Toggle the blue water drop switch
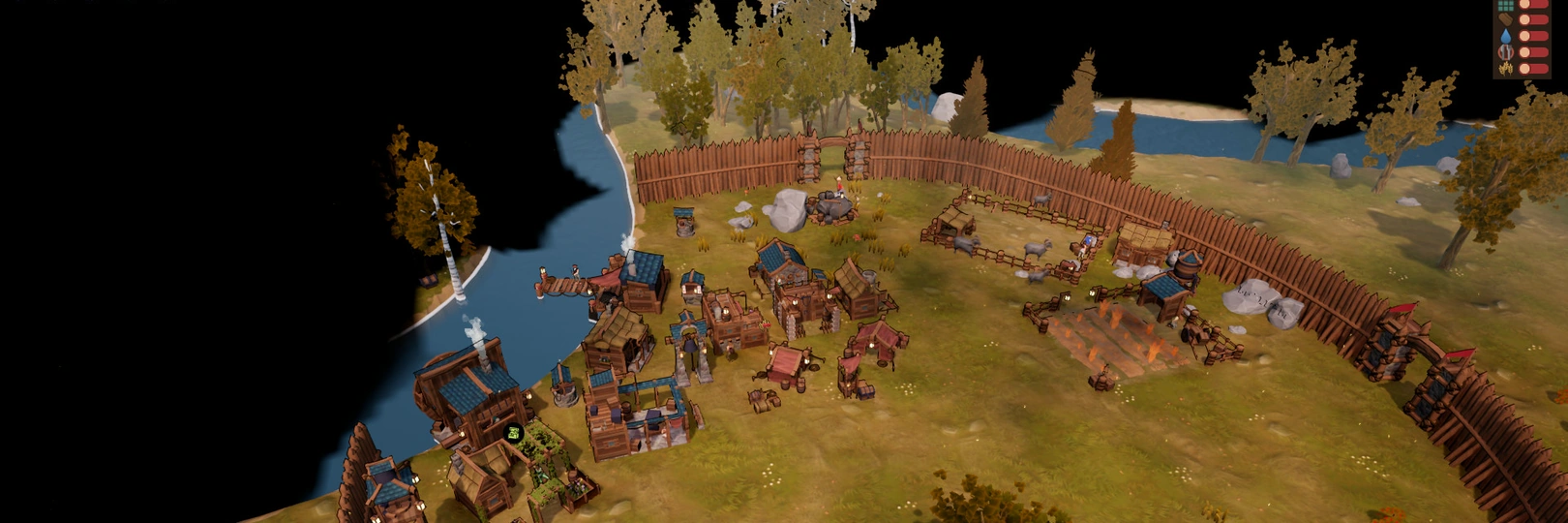This screenshot has width=1568, height=523. (x=1533, y=36)
